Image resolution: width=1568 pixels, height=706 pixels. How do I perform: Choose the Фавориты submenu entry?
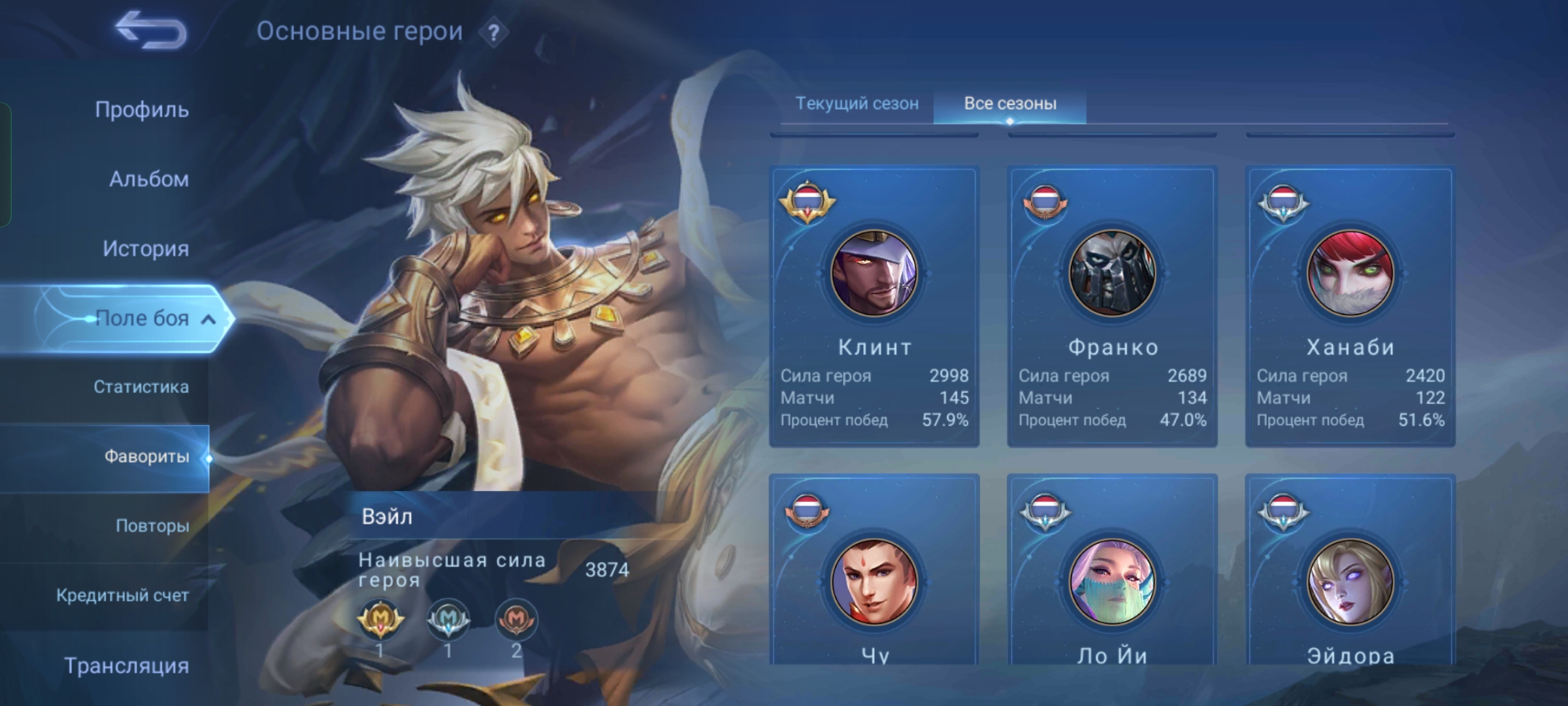(x=146, y=456)
